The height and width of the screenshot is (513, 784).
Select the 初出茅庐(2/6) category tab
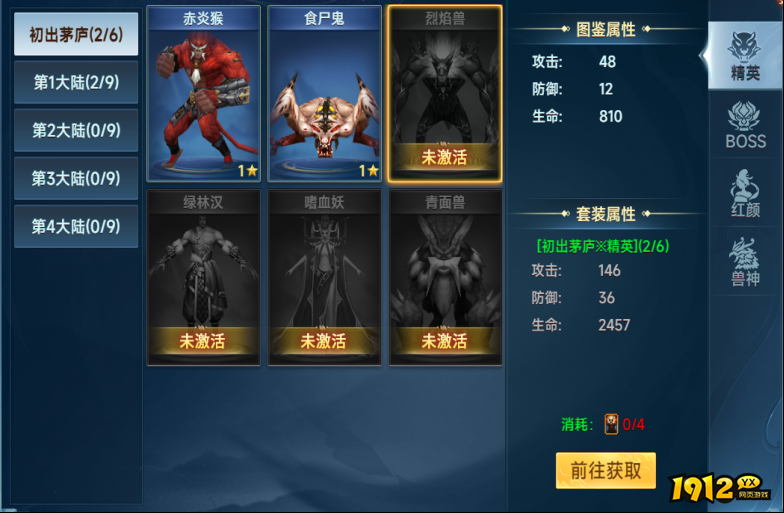click(76, 35)
